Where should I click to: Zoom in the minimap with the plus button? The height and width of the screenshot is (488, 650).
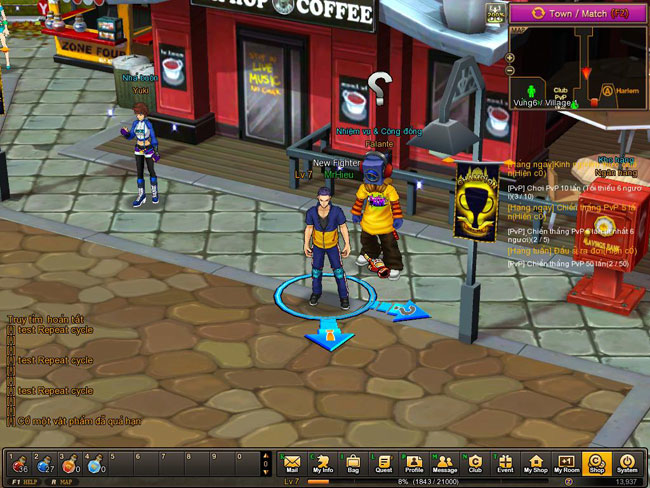(x=510, y=57)
